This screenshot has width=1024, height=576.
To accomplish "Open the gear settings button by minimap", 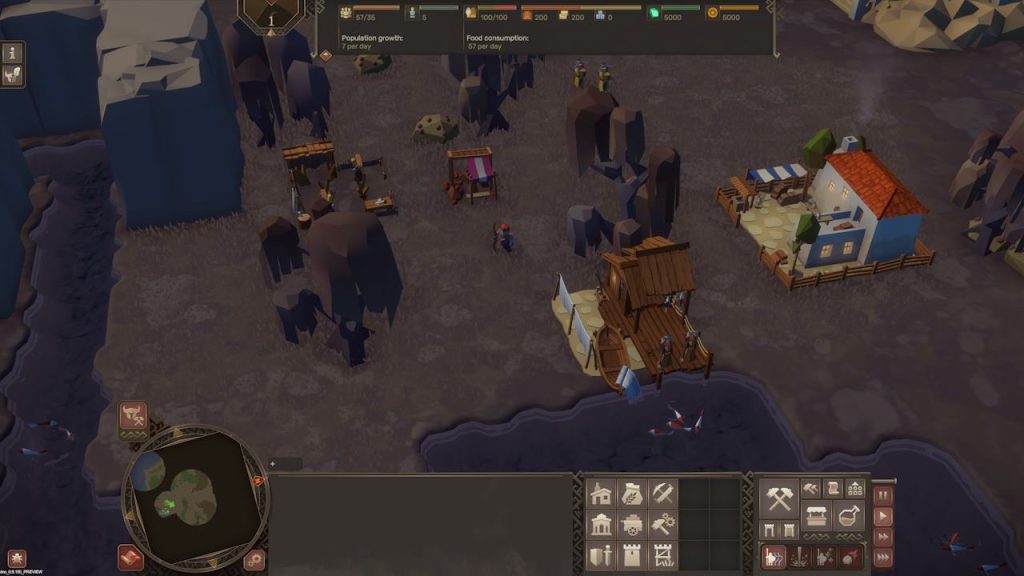I will (x=255, y=559).
